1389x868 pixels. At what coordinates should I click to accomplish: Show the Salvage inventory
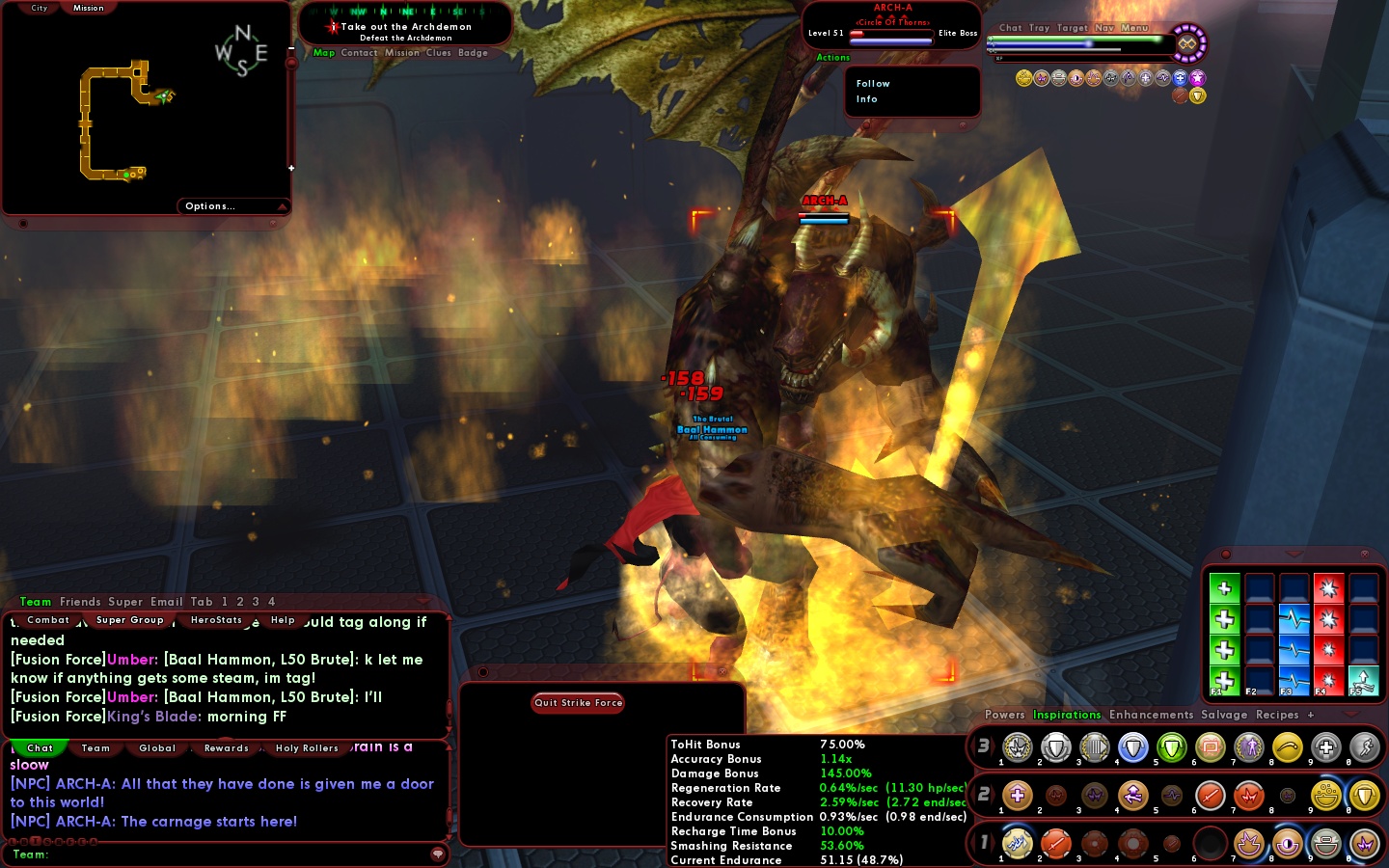1224,715
